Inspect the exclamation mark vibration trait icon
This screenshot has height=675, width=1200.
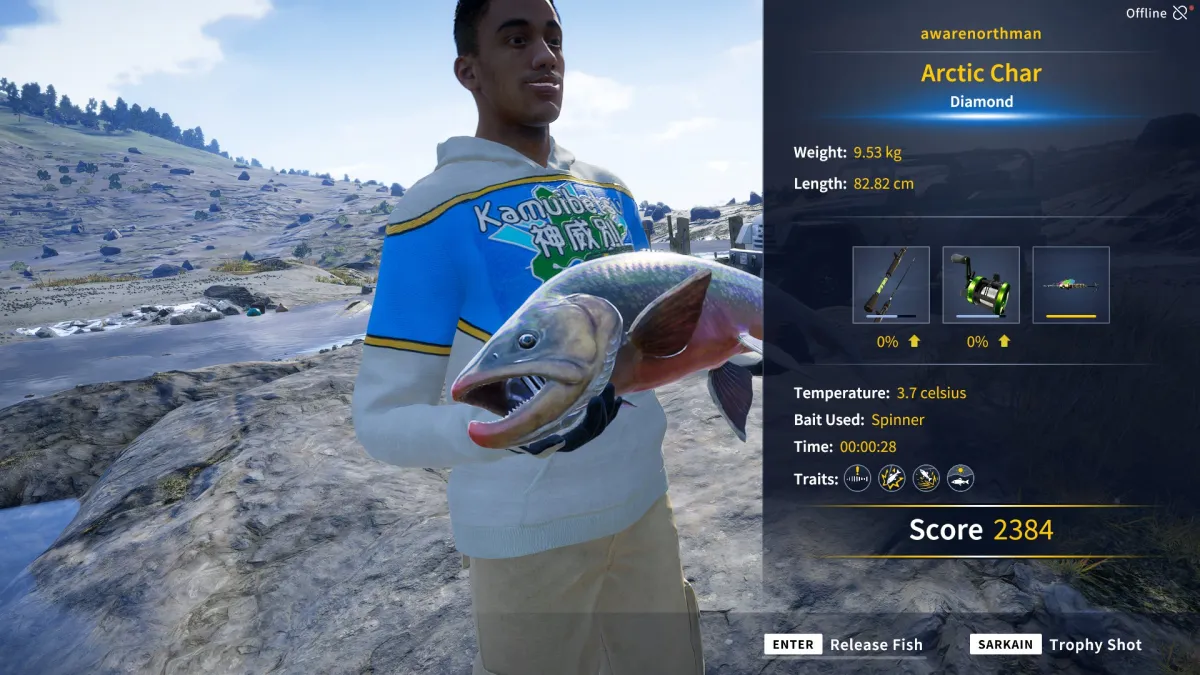857,479
